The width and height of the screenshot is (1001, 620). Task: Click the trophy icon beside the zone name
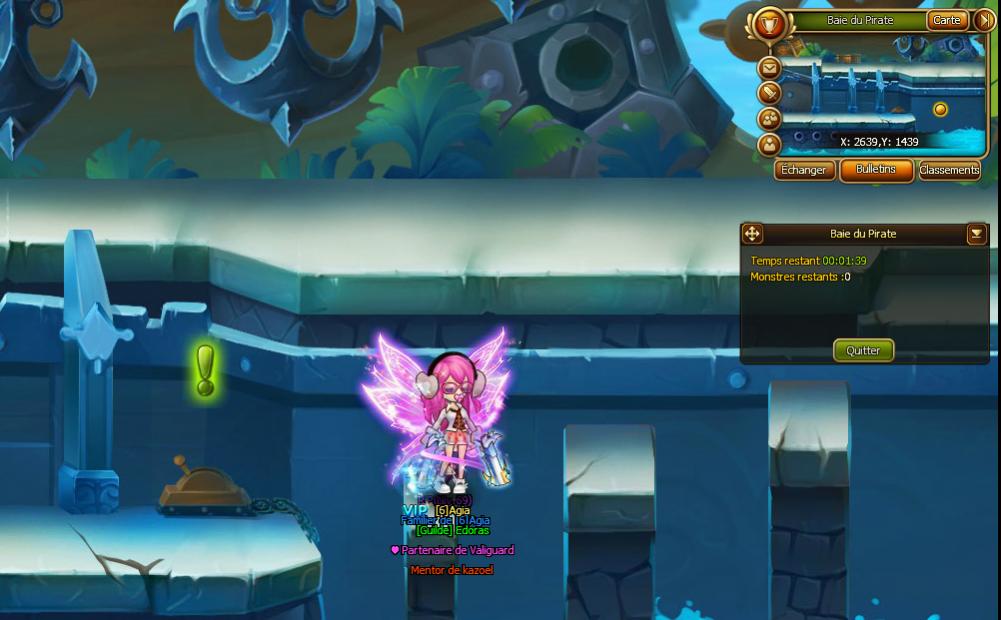pyautogui.click(x=769, y=24)
